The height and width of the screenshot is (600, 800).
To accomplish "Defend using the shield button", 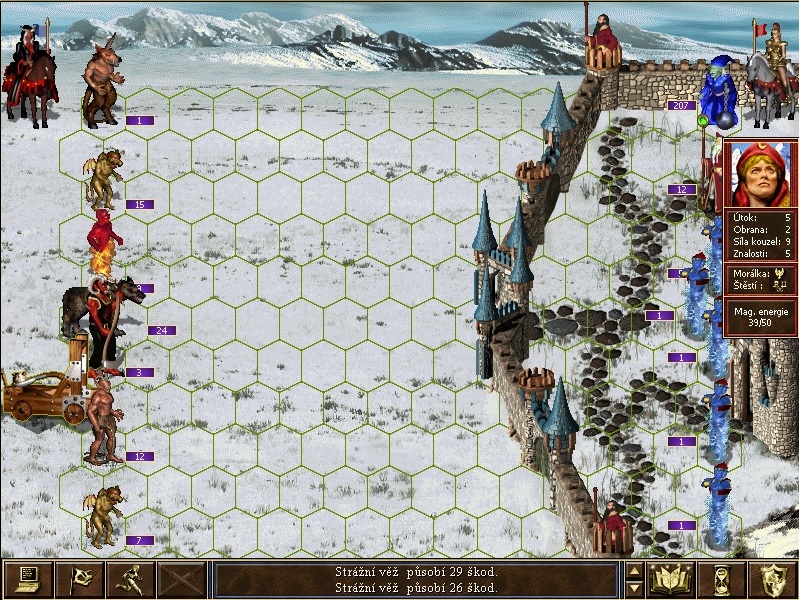I will click(x=774, y=579).
